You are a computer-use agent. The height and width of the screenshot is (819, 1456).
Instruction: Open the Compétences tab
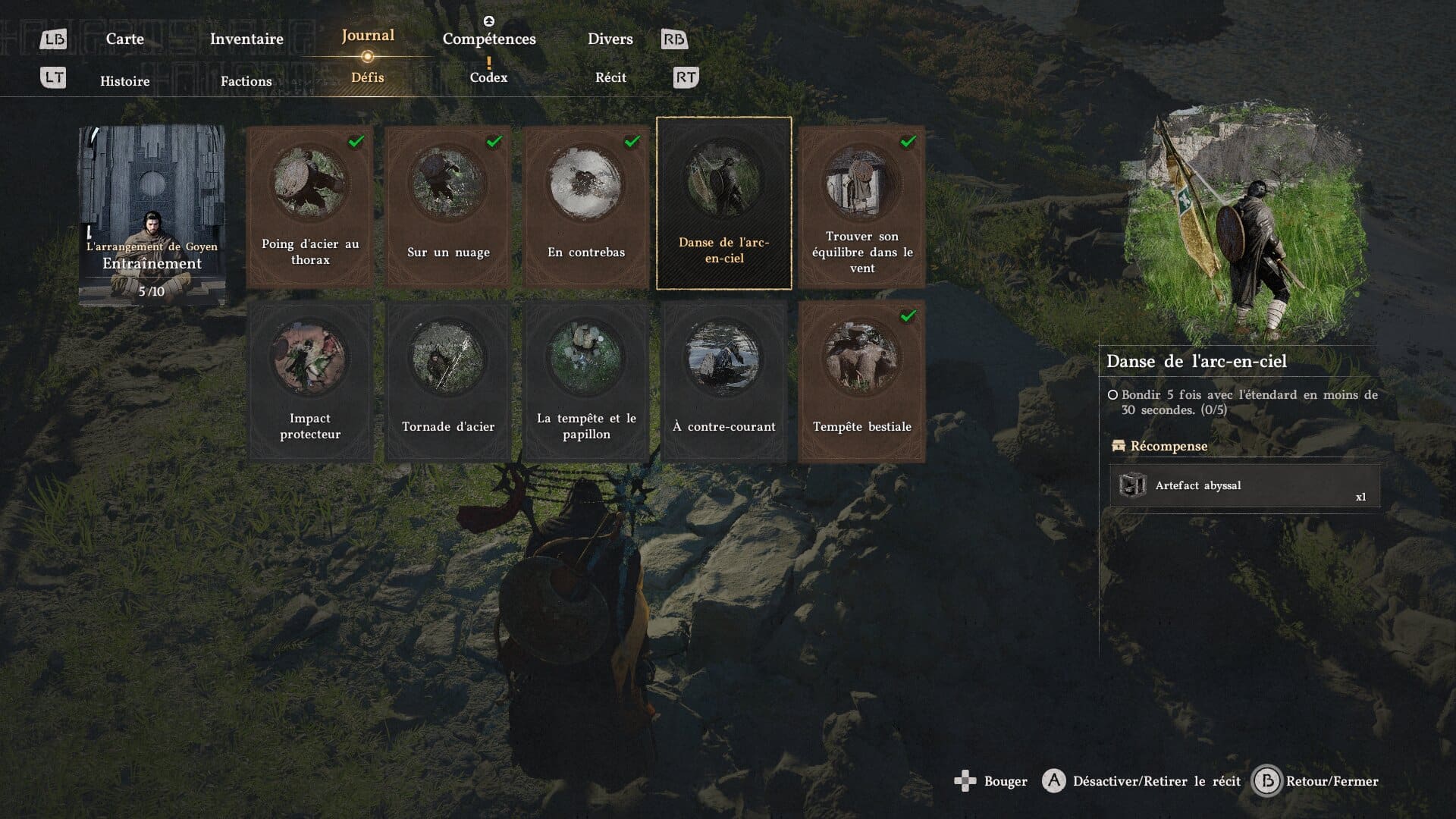[489, 39]
